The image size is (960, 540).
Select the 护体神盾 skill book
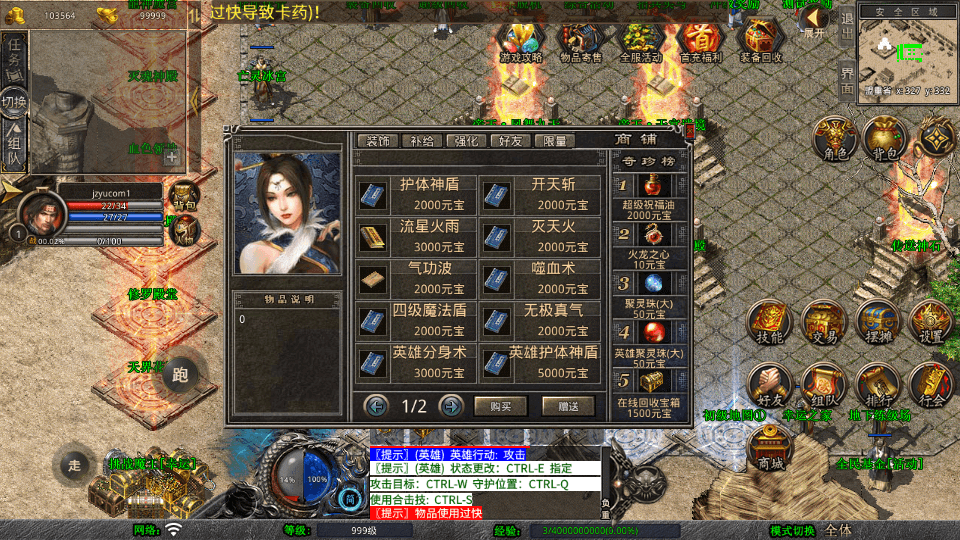point(418,193)
